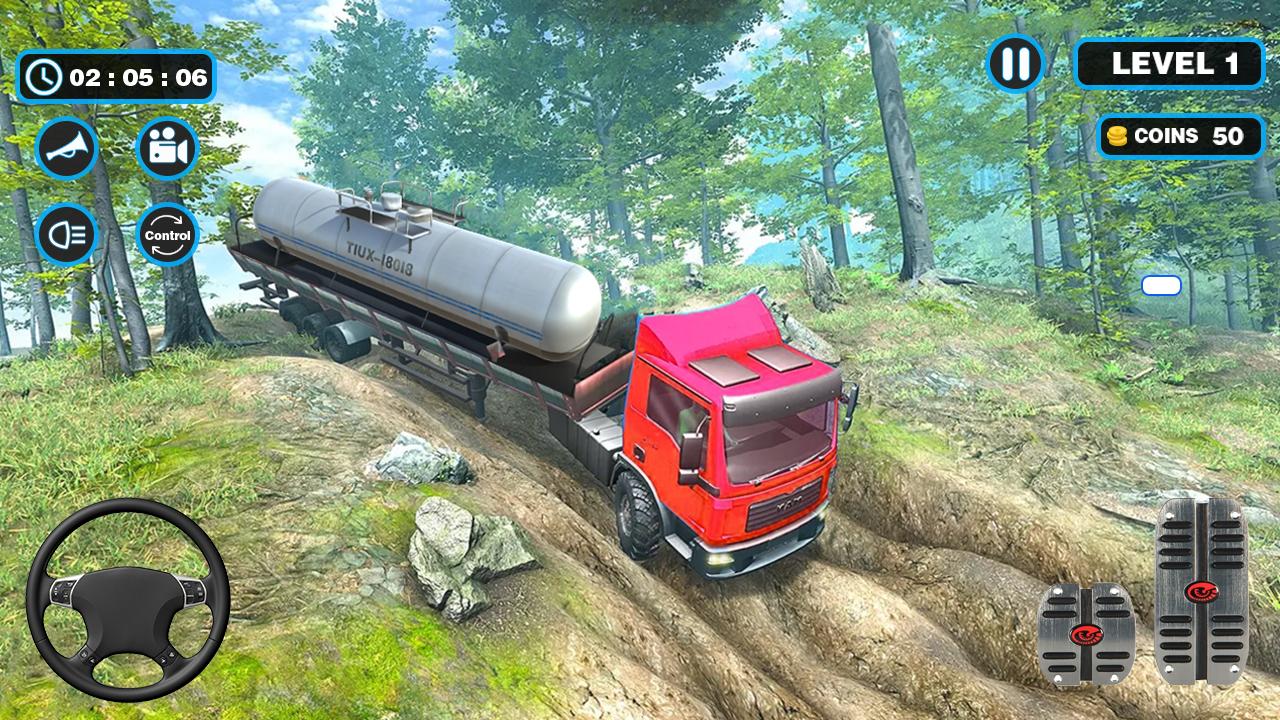Tap the Control steering mode icon
Screen dimensions: 1280x720
[167, 234]
